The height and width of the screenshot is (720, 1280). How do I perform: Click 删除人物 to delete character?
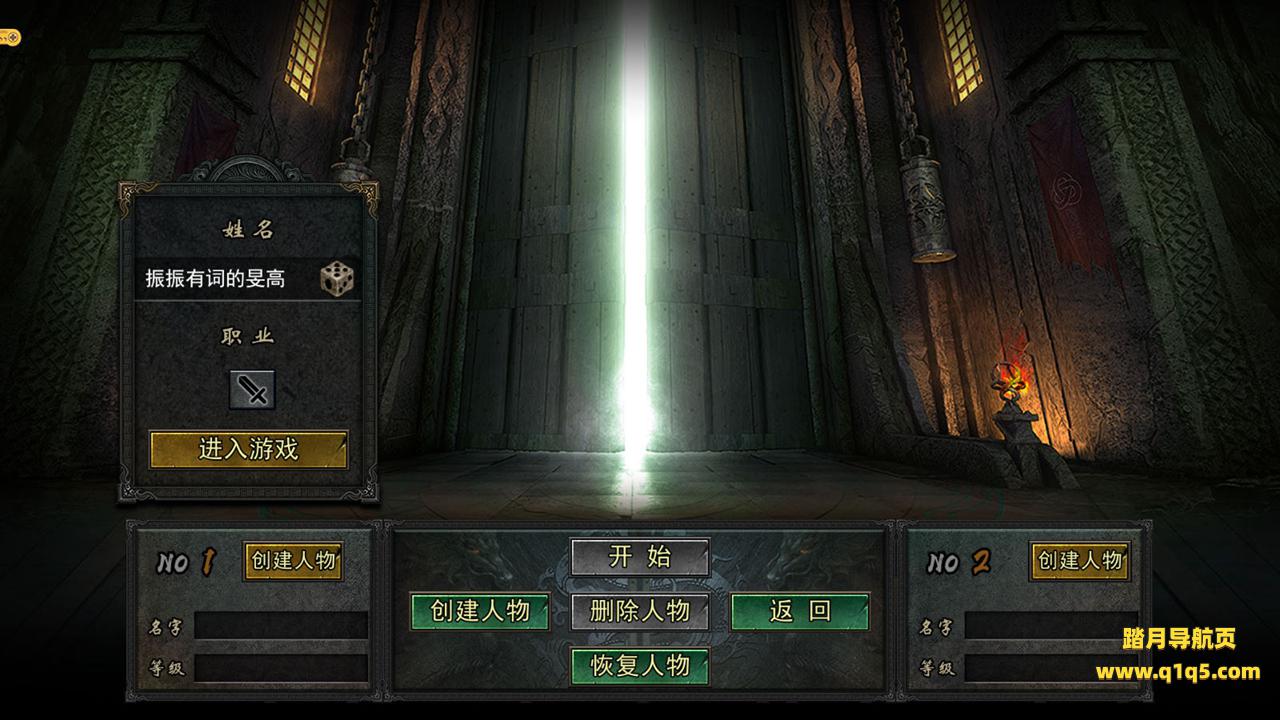pyautogui.click(x=640, y=611)
